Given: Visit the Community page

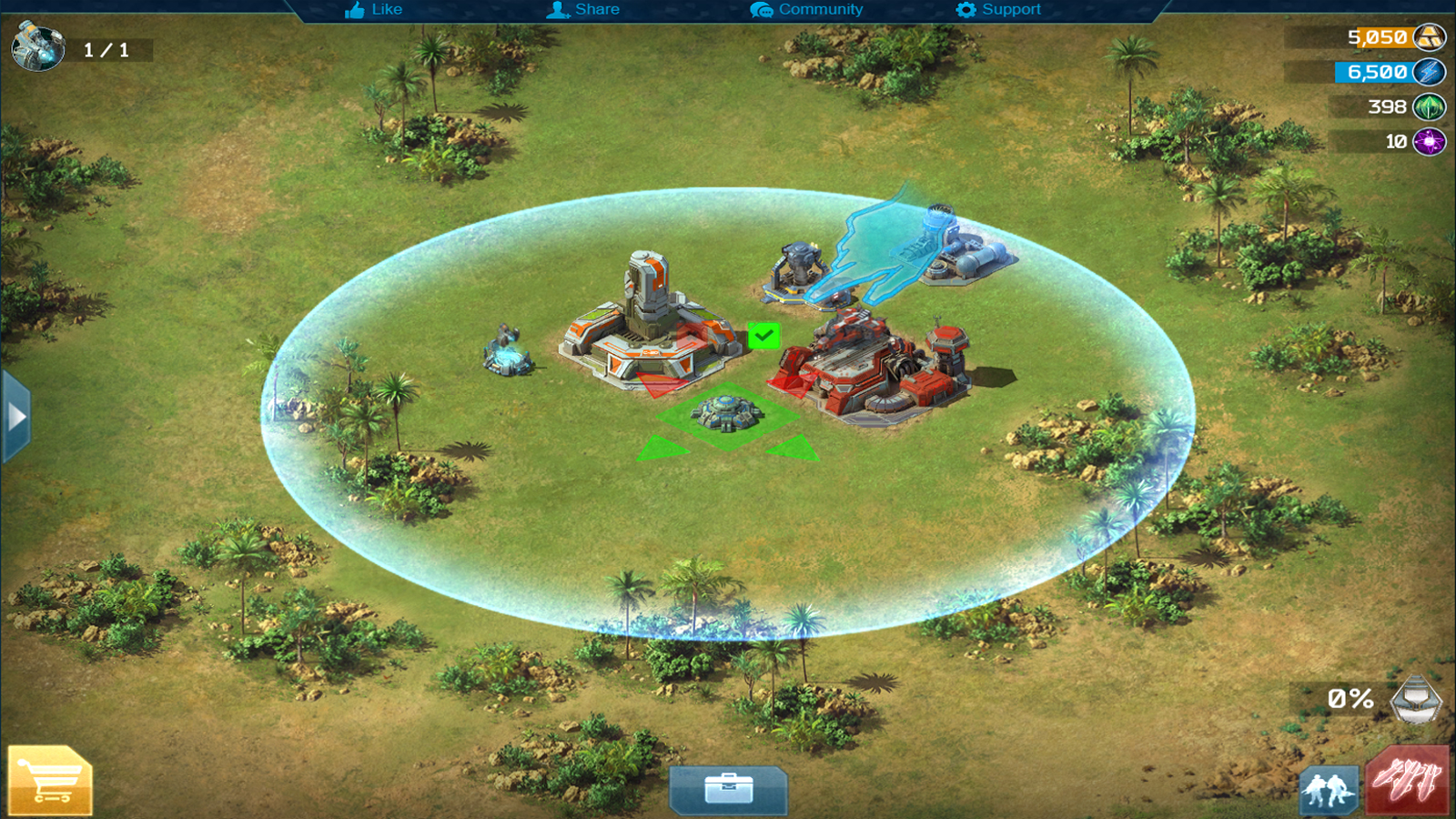Looking at the screenshot, I should pos(807,10).
